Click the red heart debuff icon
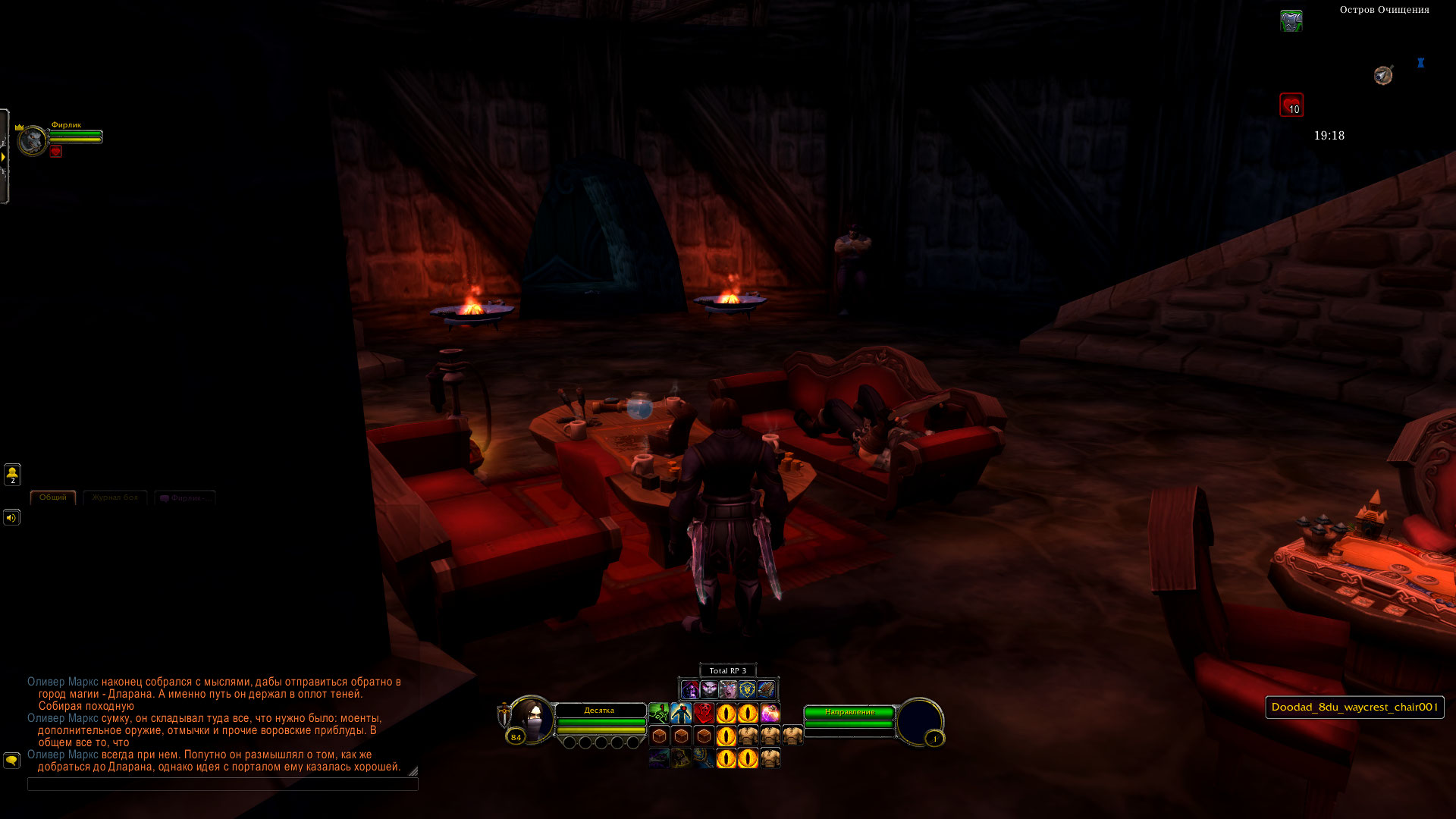Image resolution: width=1456 pixels, height=819 pixels. (x=1291, y=105)
